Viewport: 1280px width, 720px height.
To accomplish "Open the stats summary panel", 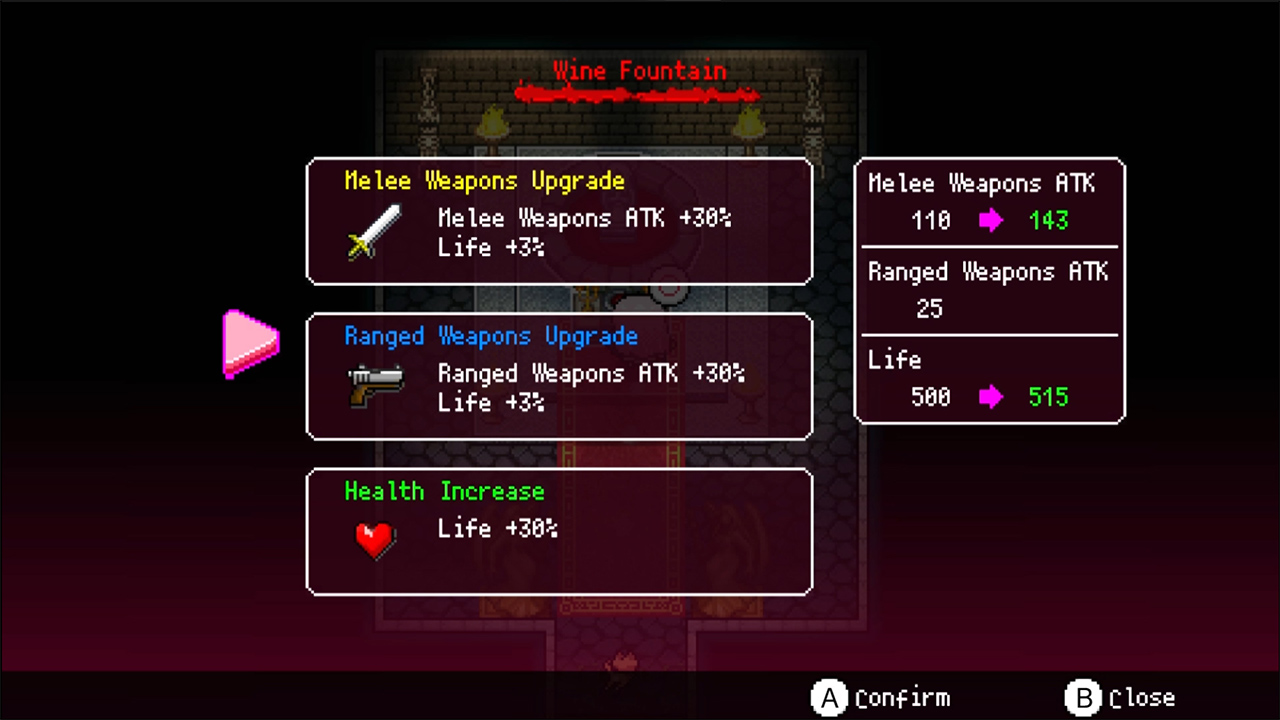I will click(990, 290).
